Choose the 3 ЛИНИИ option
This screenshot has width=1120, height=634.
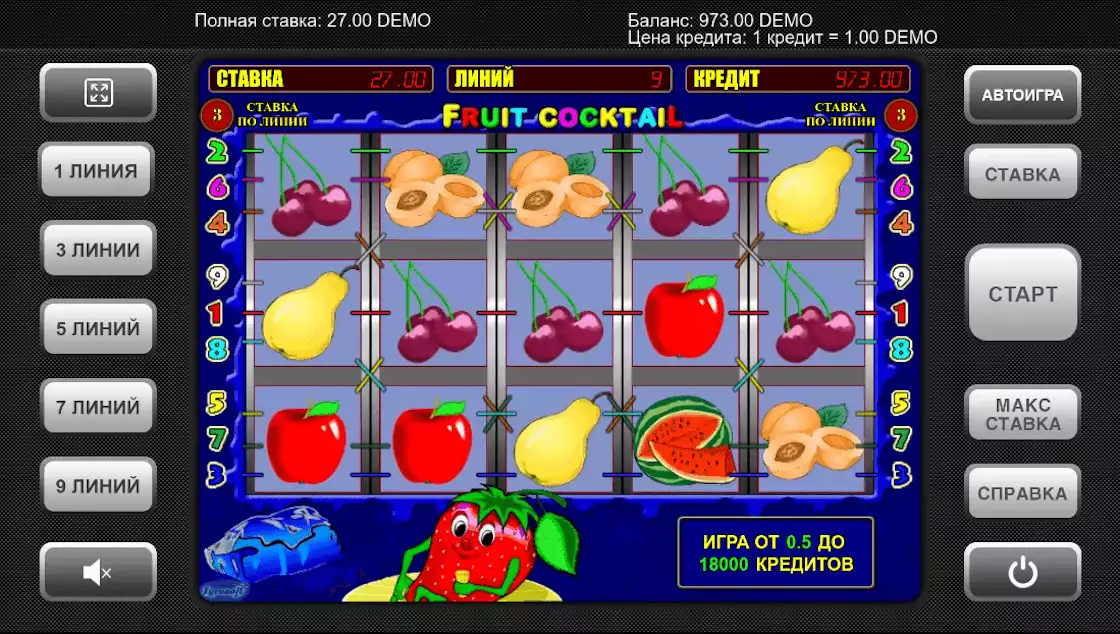click(x=97, y=249)
